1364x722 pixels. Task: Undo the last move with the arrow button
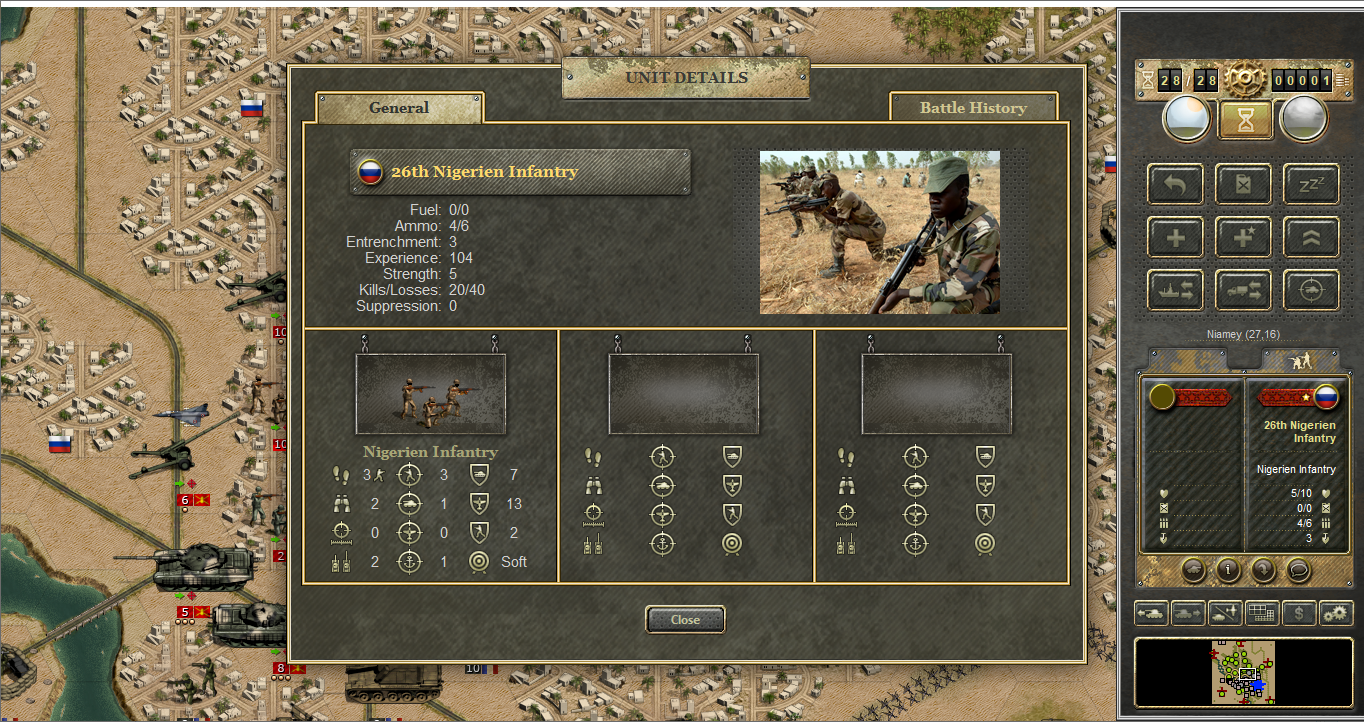tap(1174, 185)
